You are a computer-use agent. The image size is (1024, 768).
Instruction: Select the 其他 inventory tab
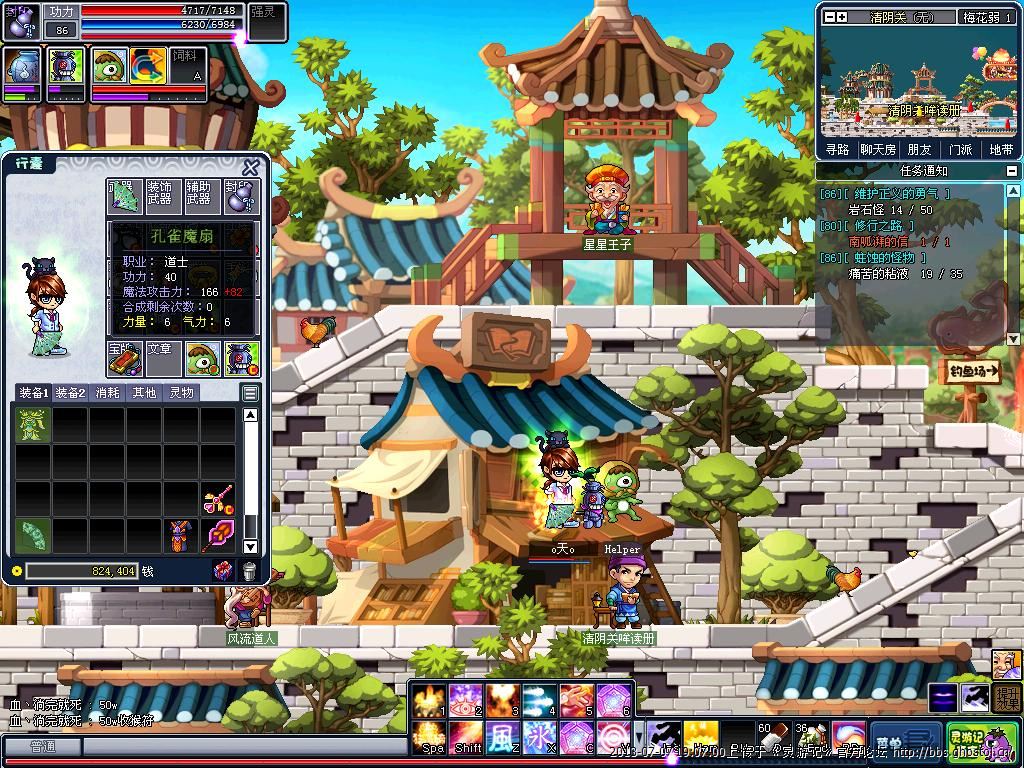pos(144,393)
